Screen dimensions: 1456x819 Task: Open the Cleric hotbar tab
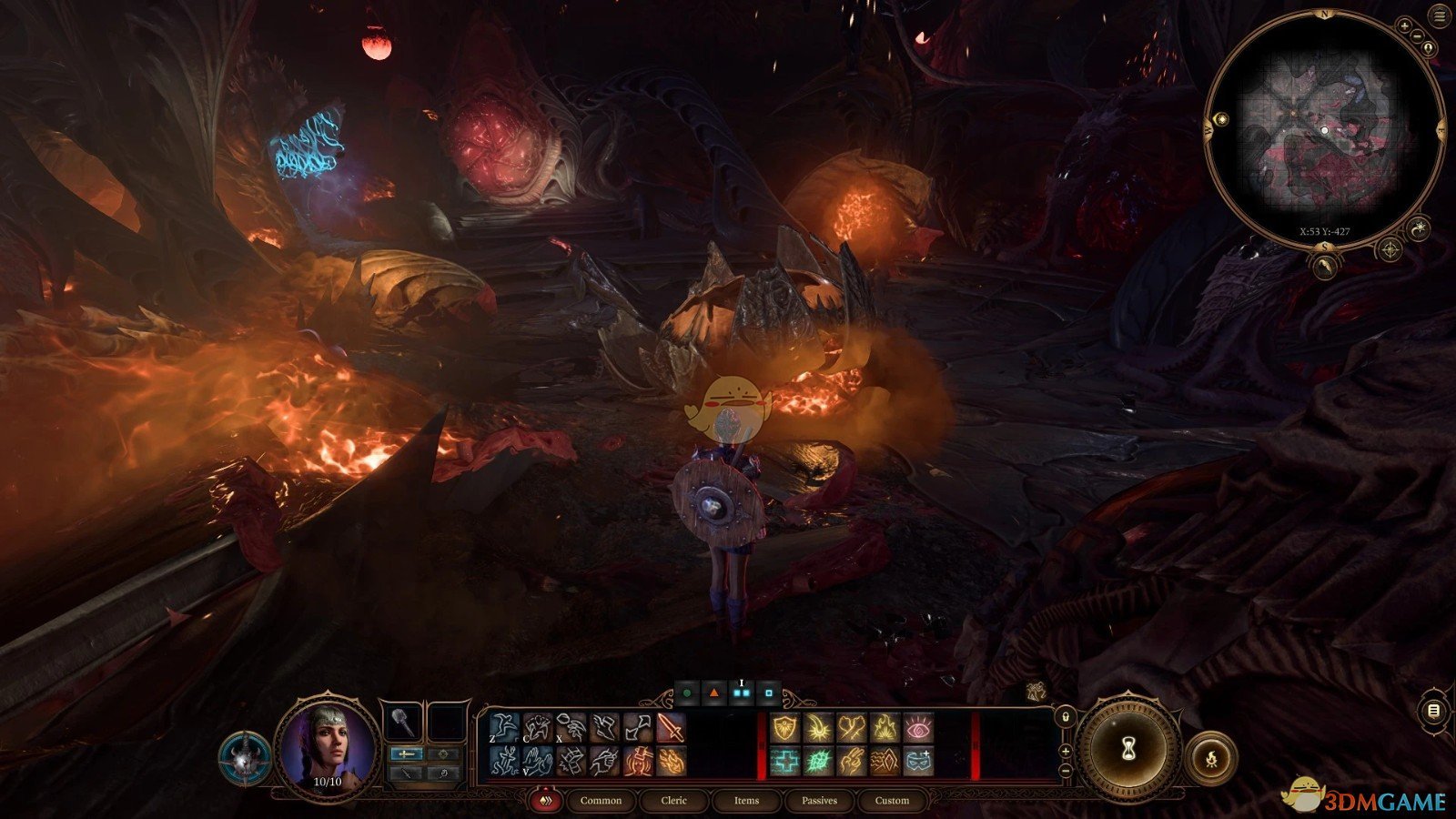[x=674, y=801]
